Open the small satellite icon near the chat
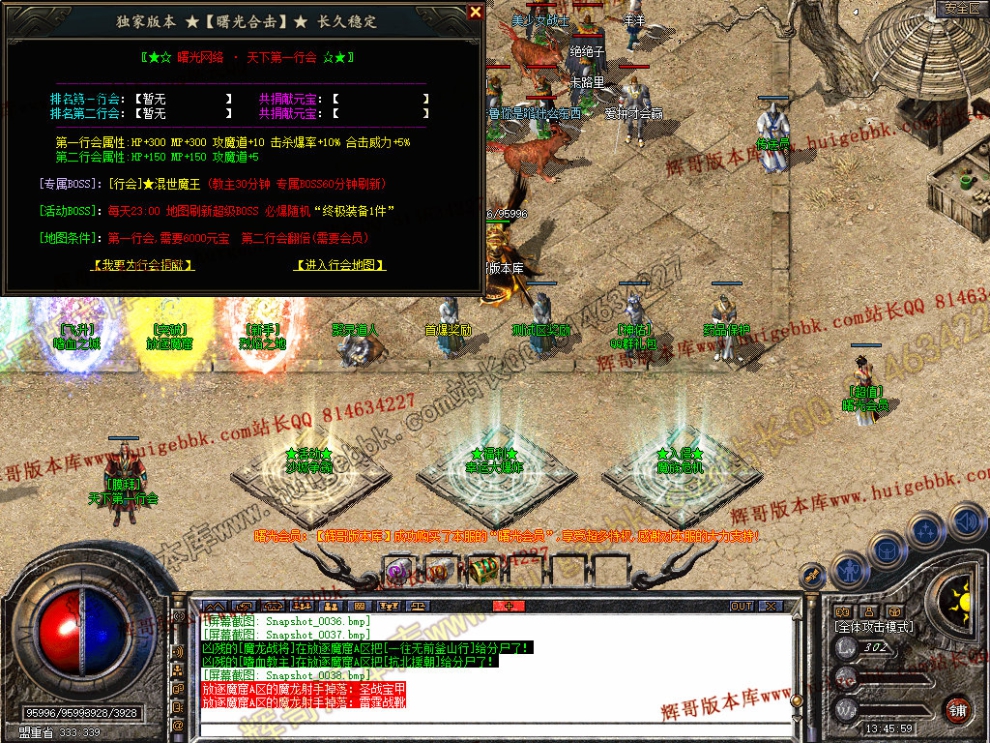 coord(812,575)
